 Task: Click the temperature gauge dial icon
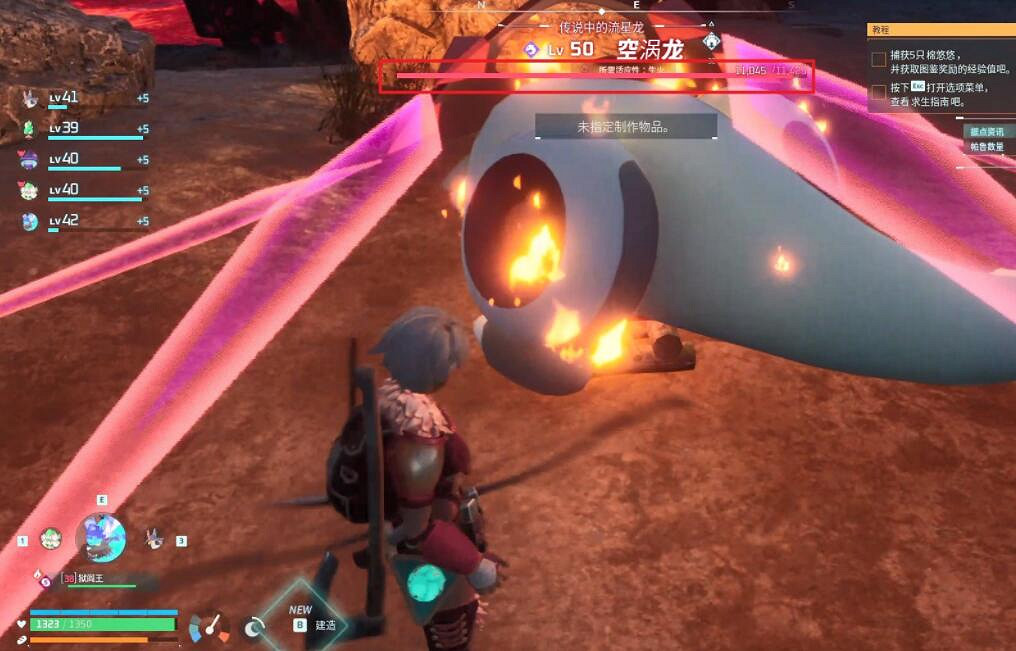coord(210,627)
